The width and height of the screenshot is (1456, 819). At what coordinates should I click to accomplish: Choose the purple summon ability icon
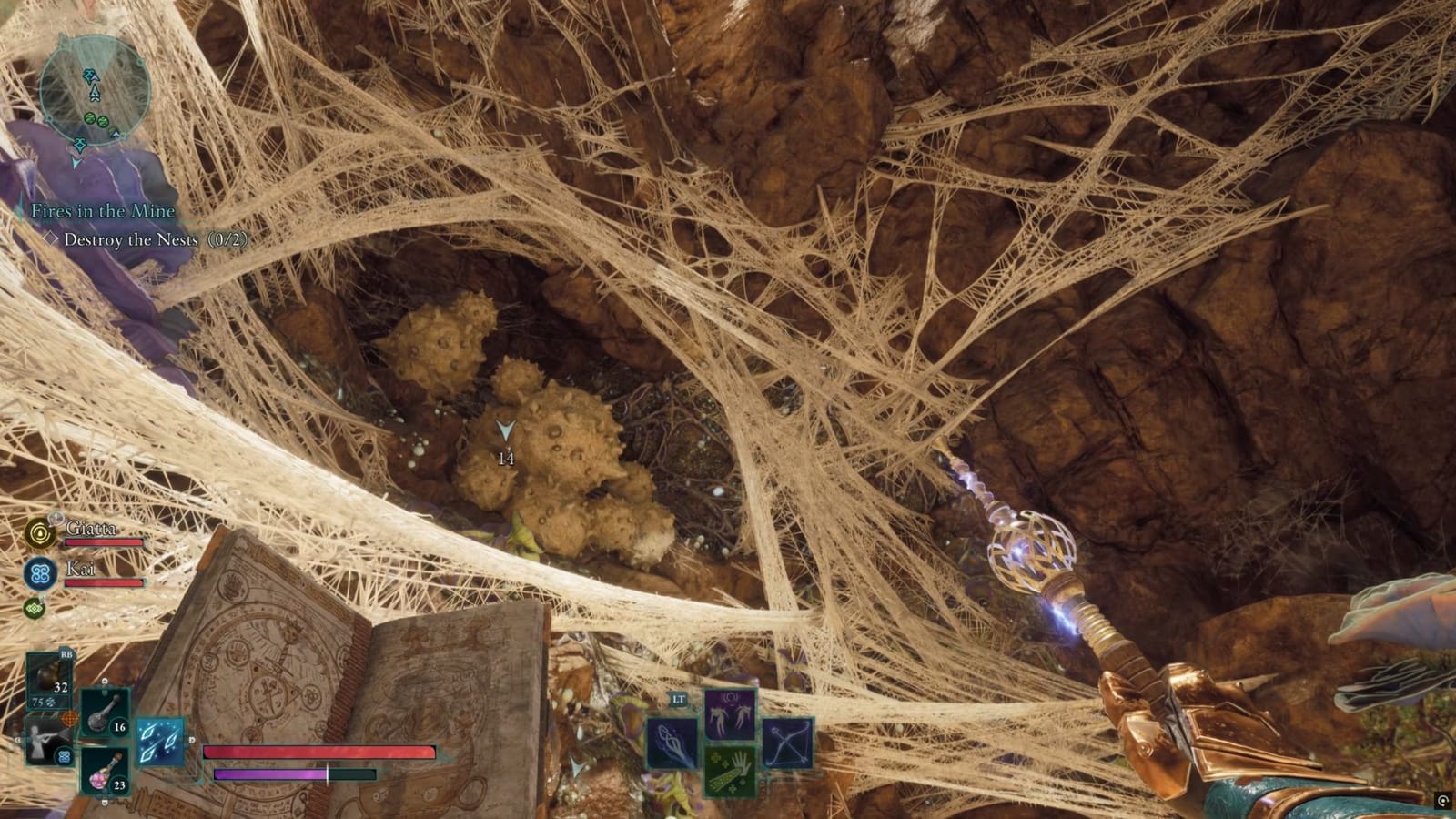pyautogui.click(x=731, y=713)
